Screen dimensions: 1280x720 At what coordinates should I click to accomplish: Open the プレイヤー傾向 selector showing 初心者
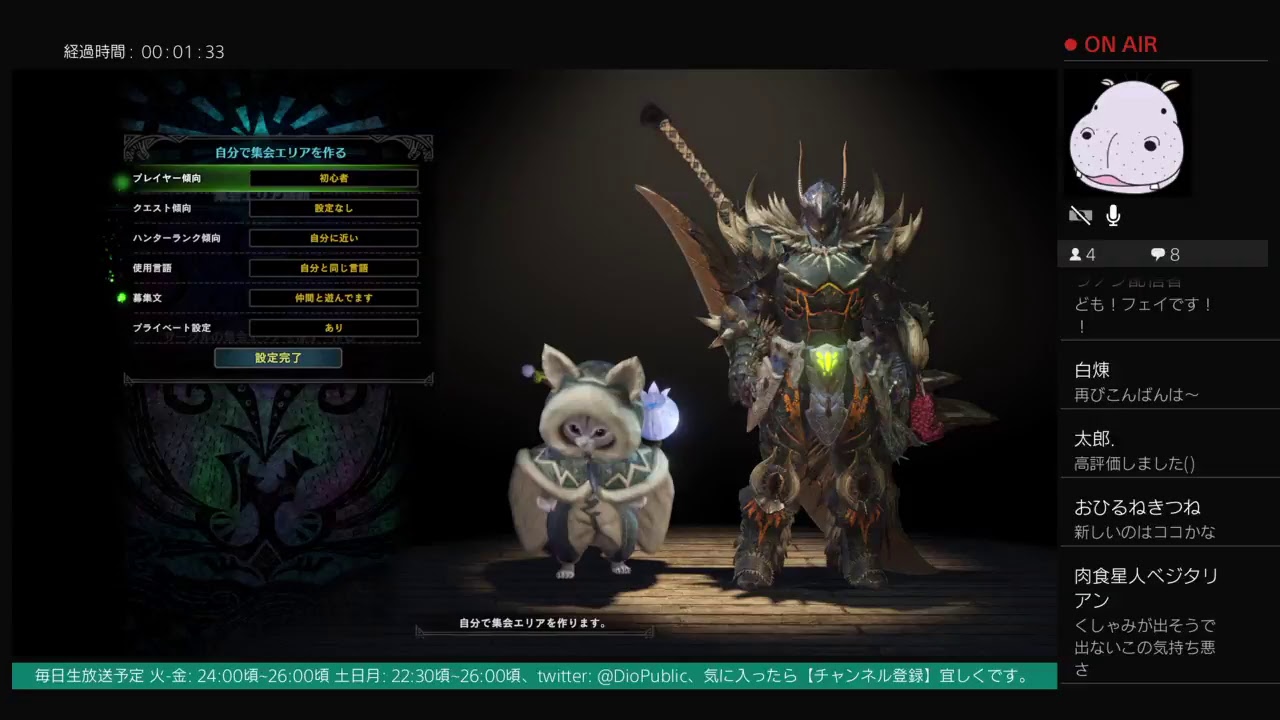click(332, 178)
